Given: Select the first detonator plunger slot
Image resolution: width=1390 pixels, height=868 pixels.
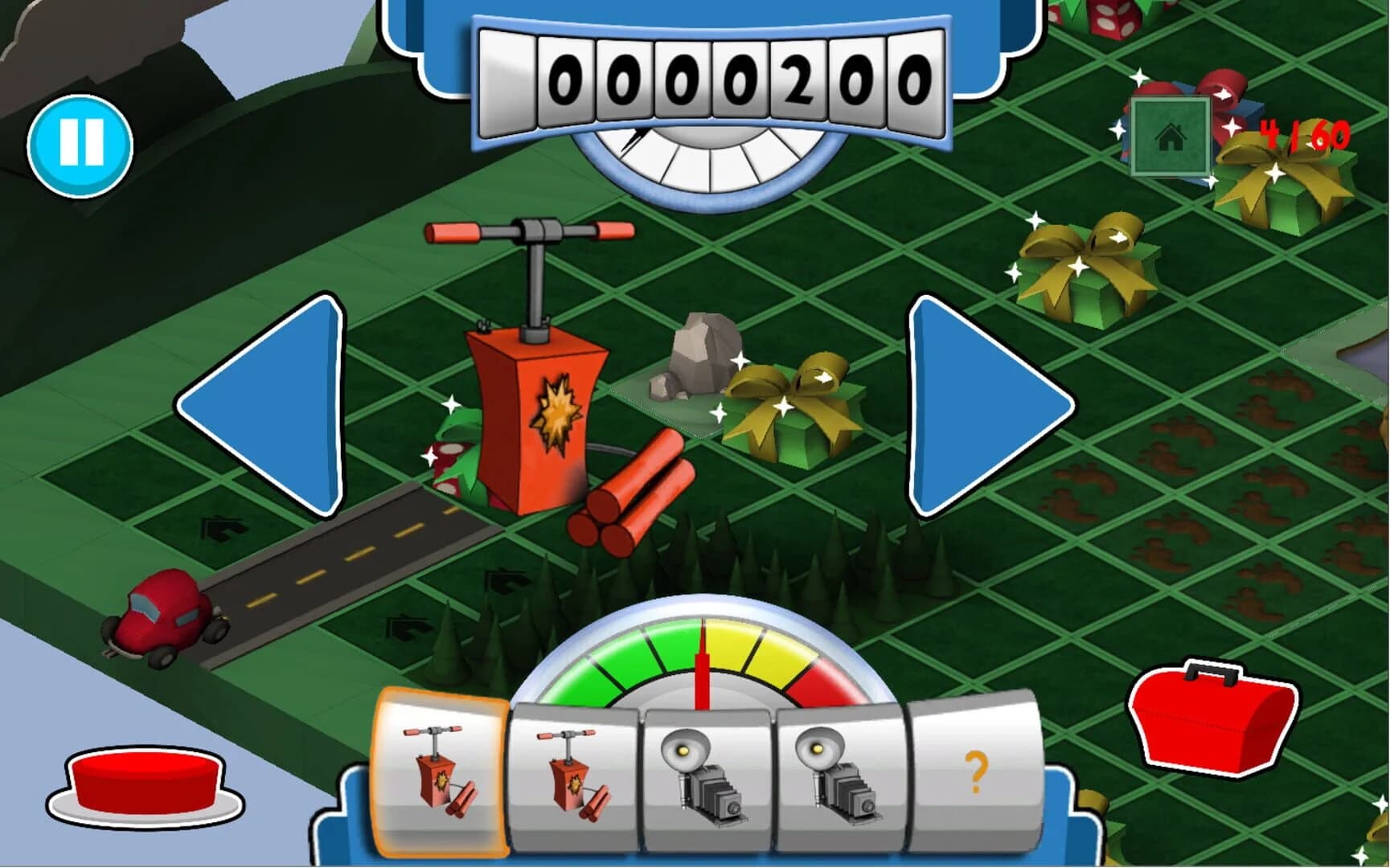Looking at the screenshot, I should (438, 776).
